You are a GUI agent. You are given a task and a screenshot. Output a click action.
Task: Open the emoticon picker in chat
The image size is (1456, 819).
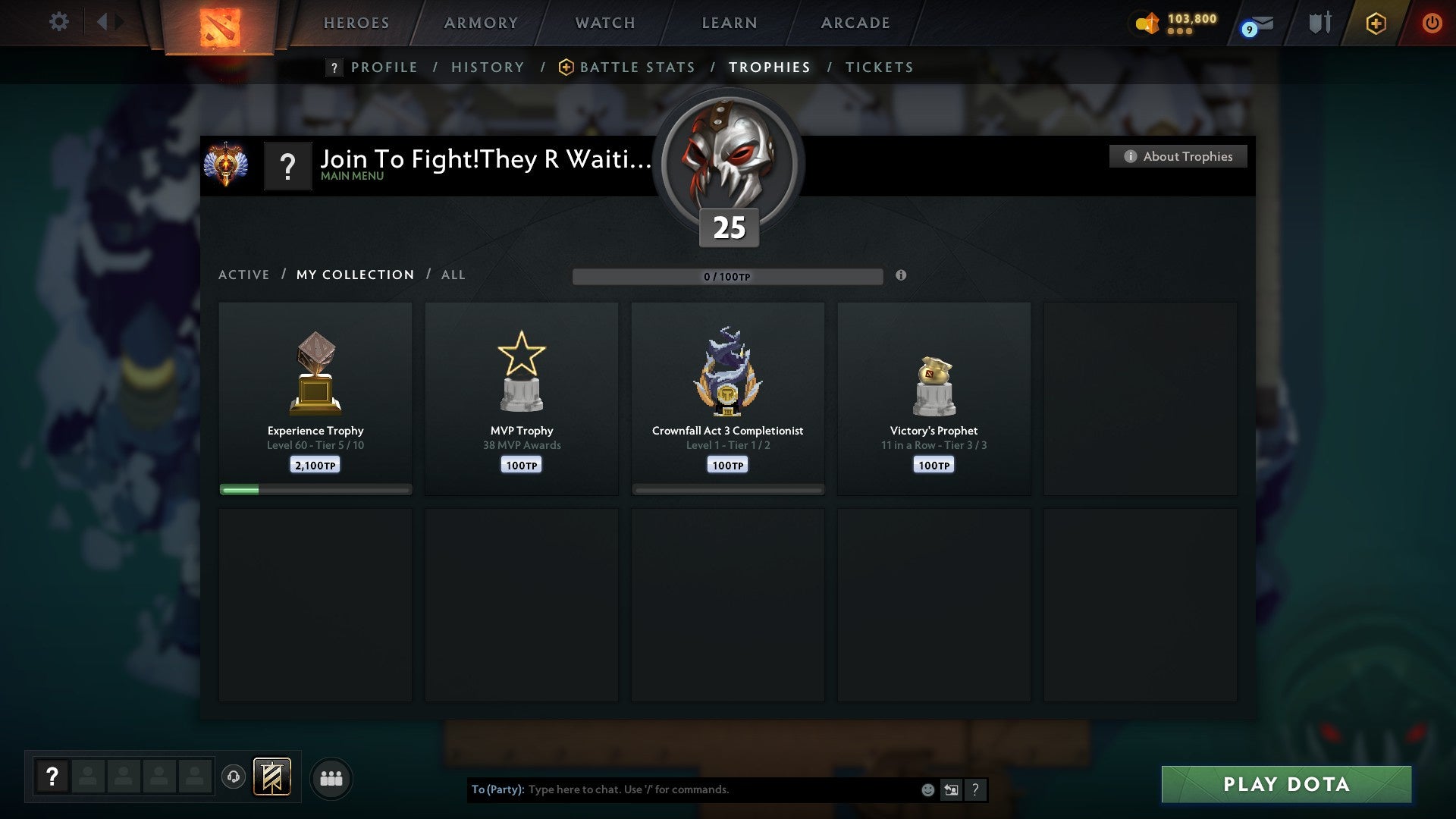click(x=927, y=789)
